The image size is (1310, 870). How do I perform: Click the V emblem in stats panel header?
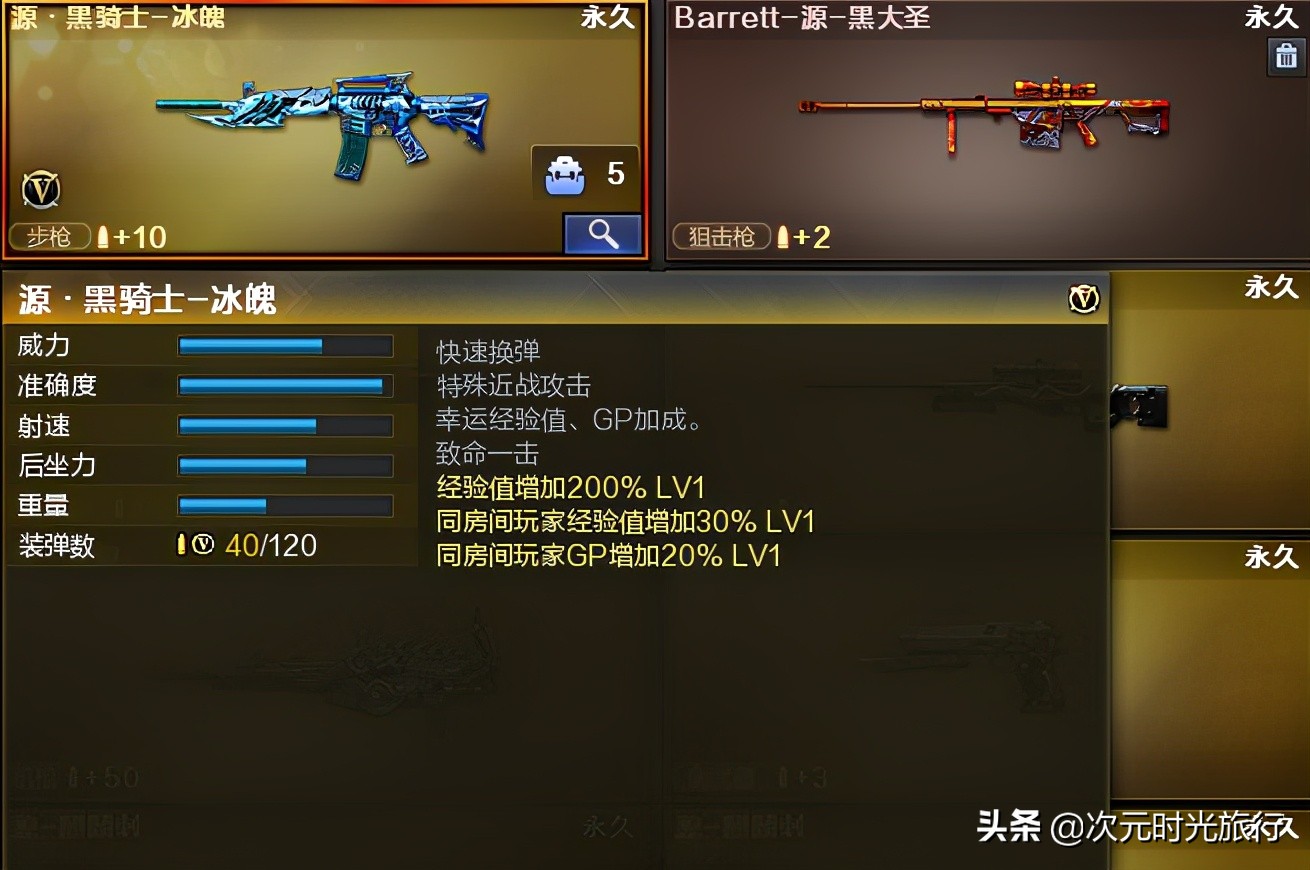[x=1083, y=298]
